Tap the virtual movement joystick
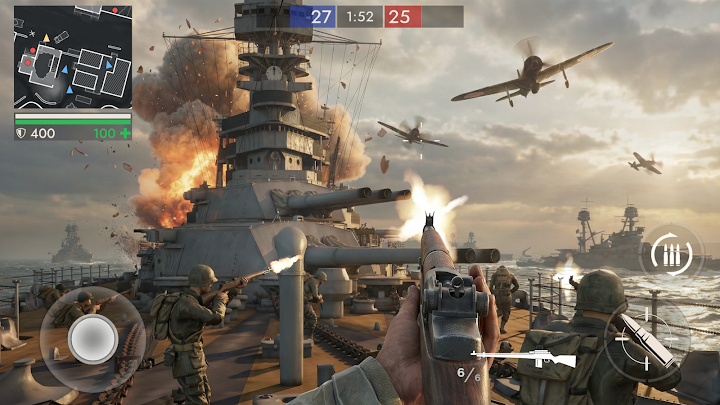This screenshot has width=720, height=405. pyautogui.click(x=93, y=340)
